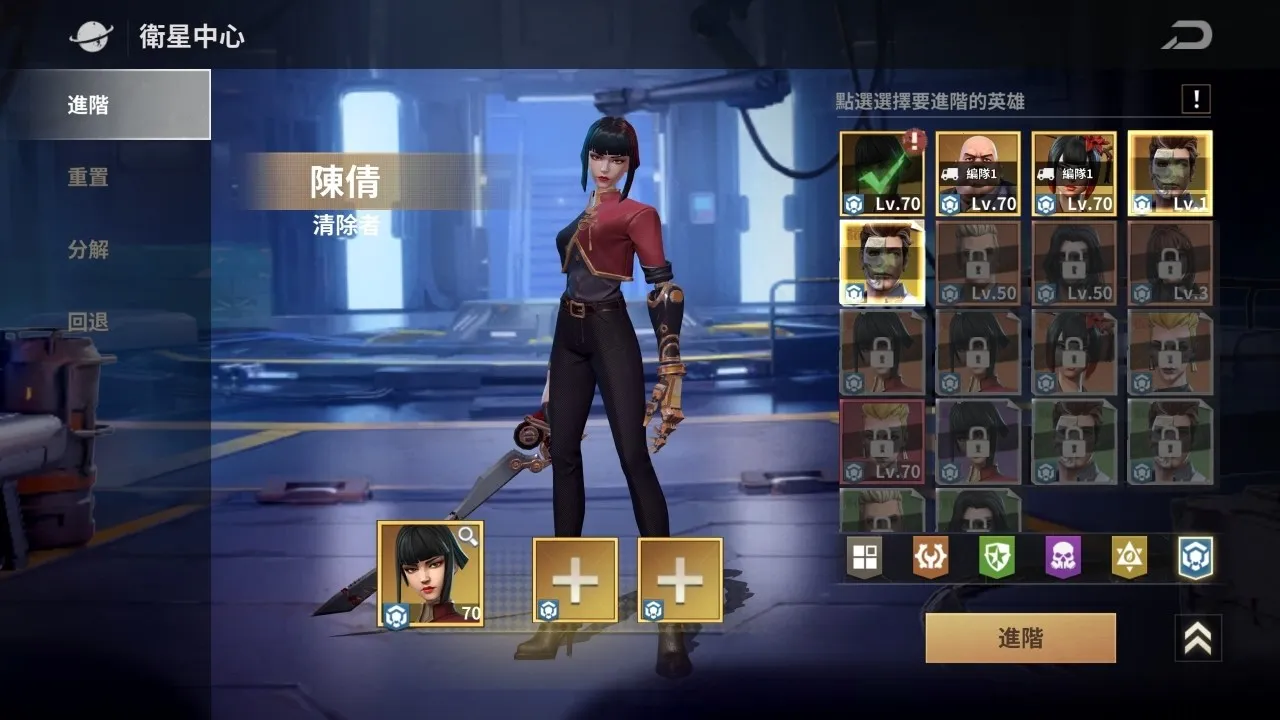
Task: Select the 回退 tab
Action: 88,322
